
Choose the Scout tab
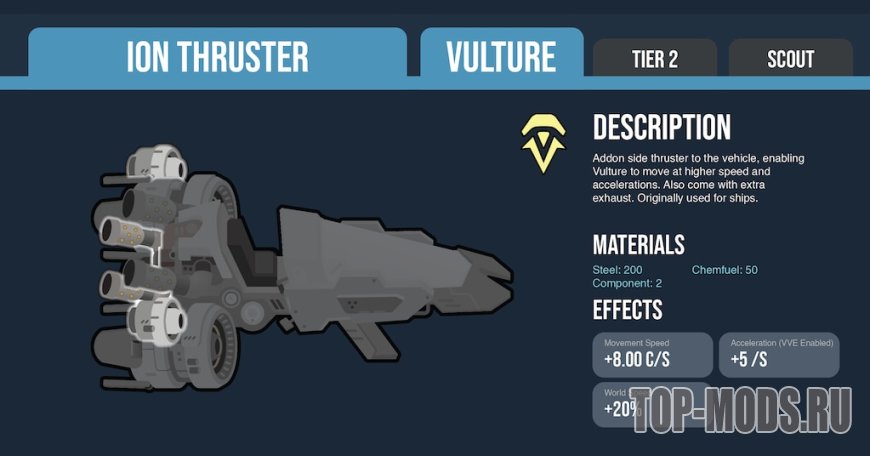coord(790,59)
